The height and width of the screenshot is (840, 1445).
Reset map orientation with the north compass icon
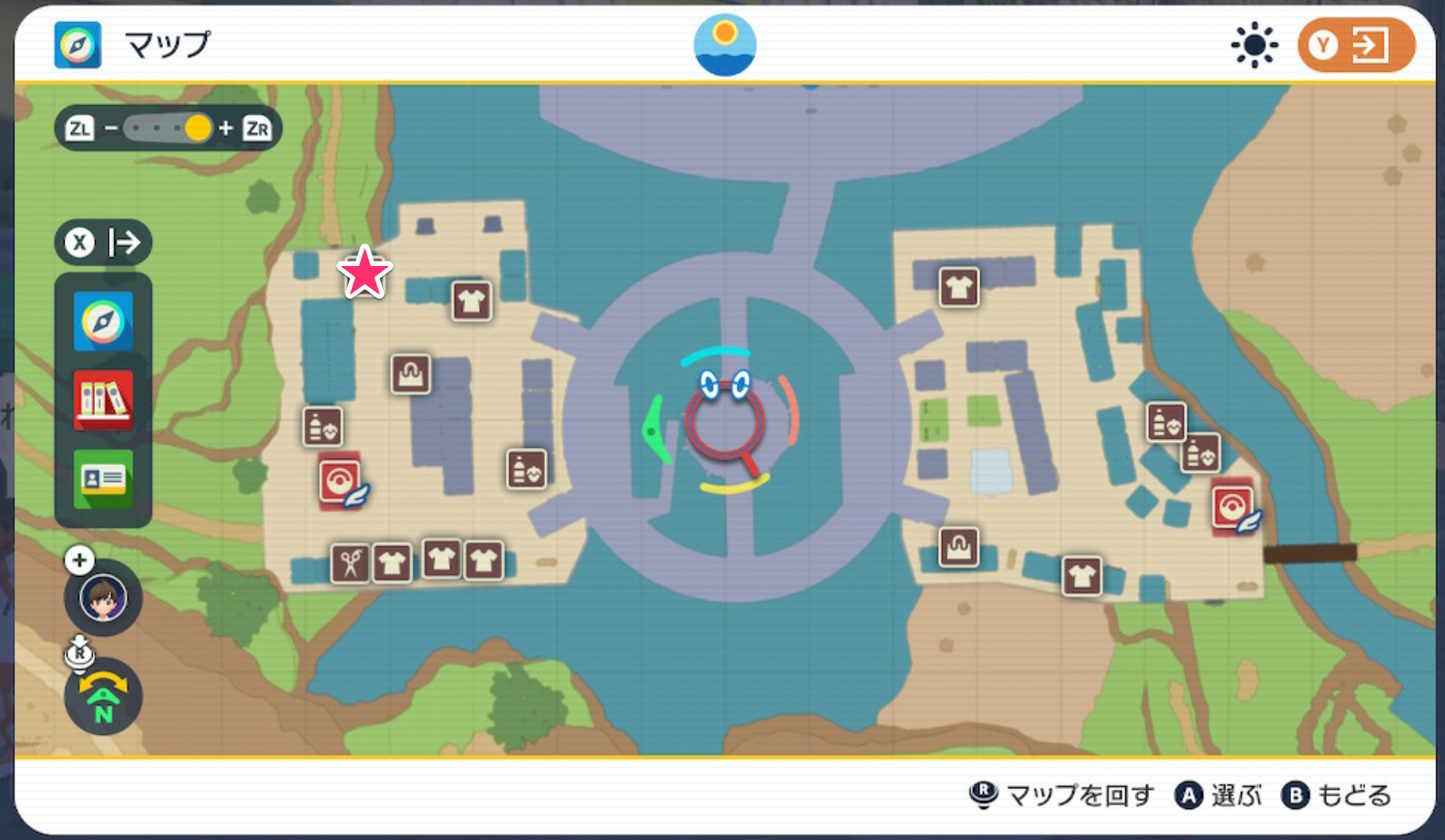pyautogui.click(x=103, y=698)
